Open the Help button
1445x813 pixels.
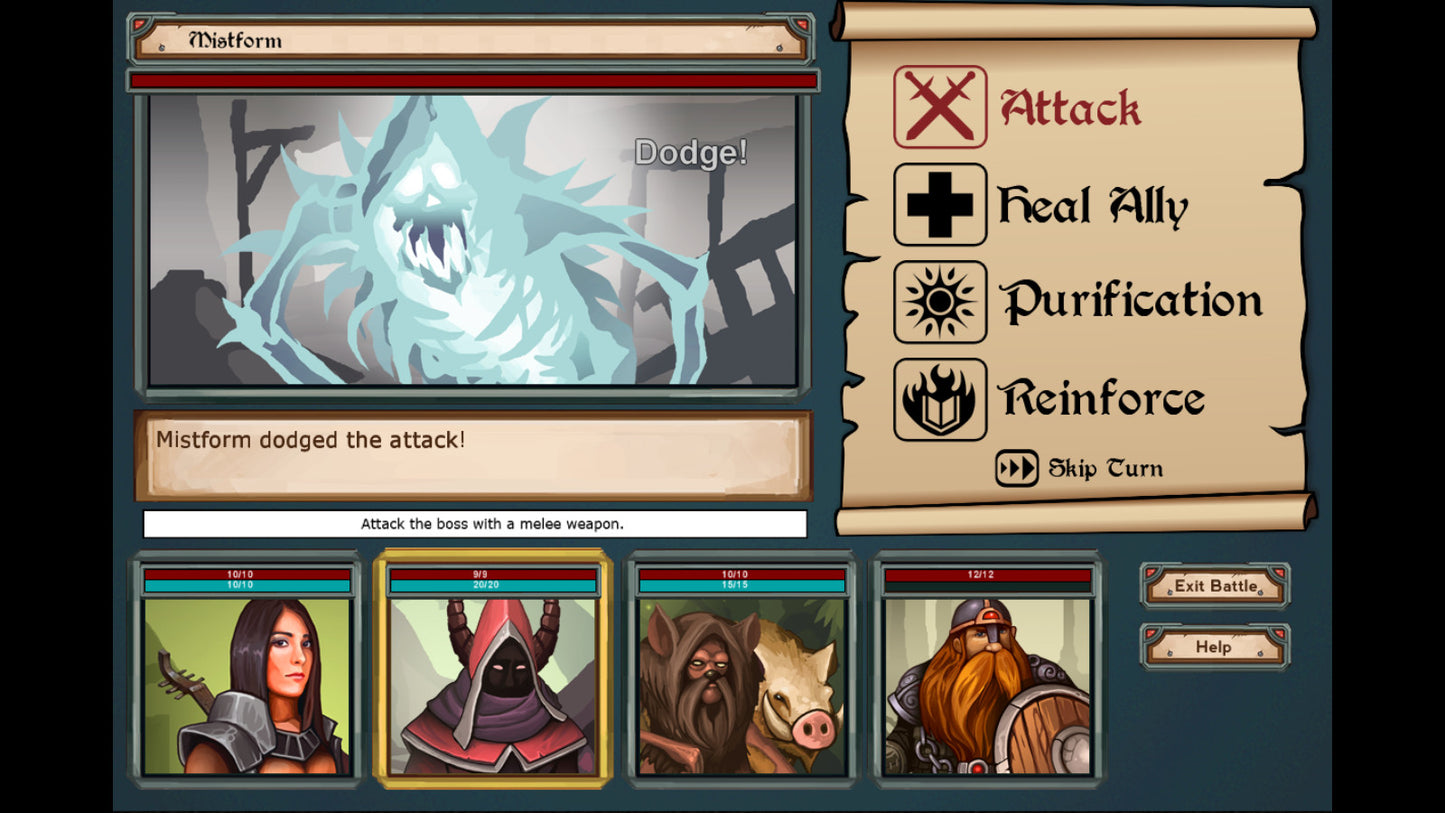1213,647
